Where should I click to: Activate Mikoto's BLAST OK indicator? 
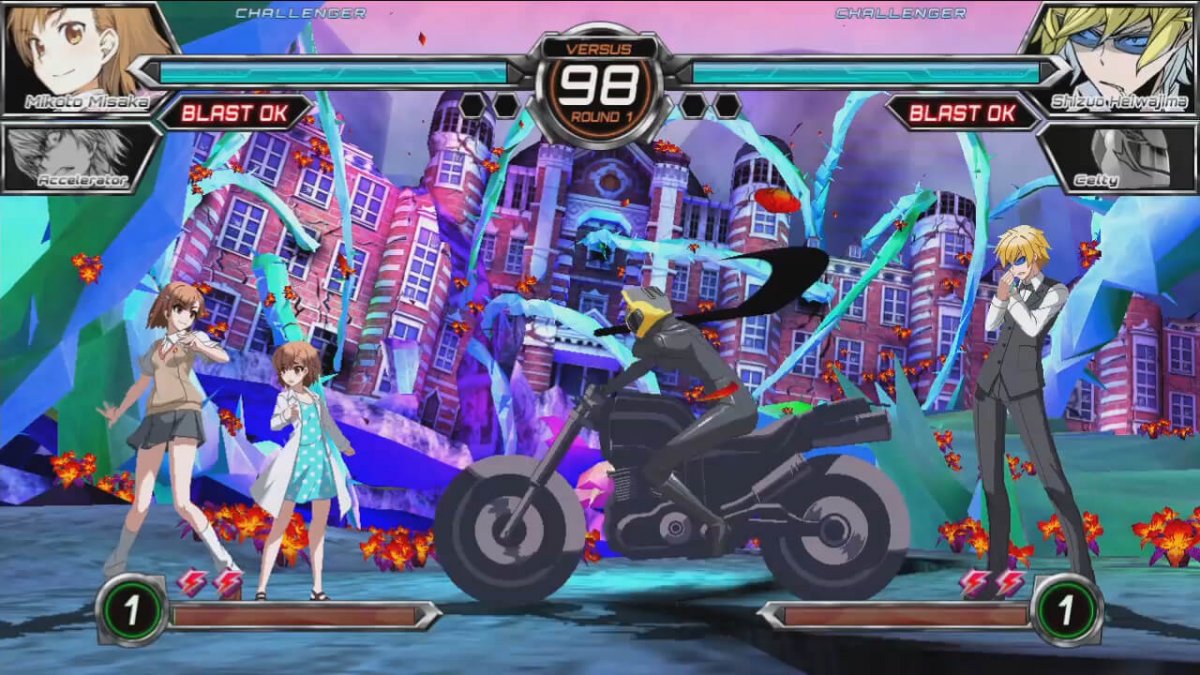pyautogui.click(x=235, y=112)
